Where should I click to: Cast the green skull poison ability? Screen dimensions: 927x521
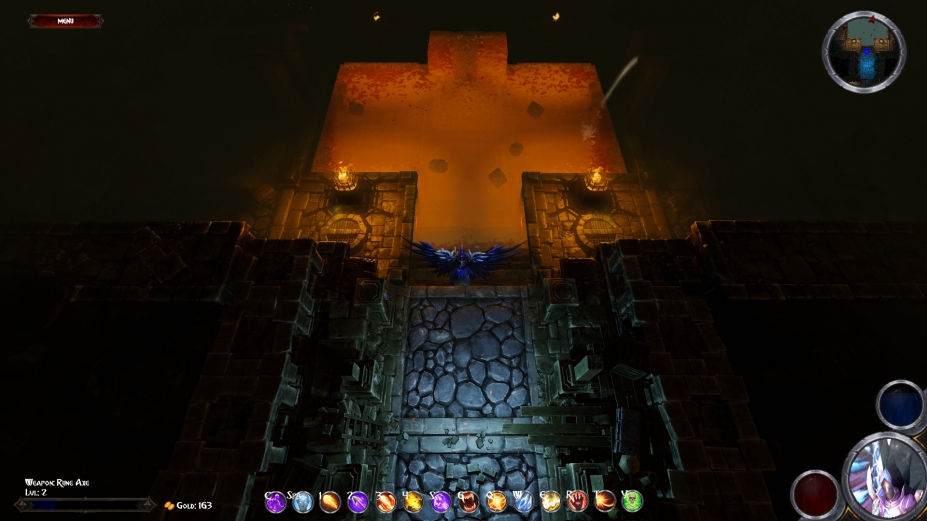[x=632, y=502]
